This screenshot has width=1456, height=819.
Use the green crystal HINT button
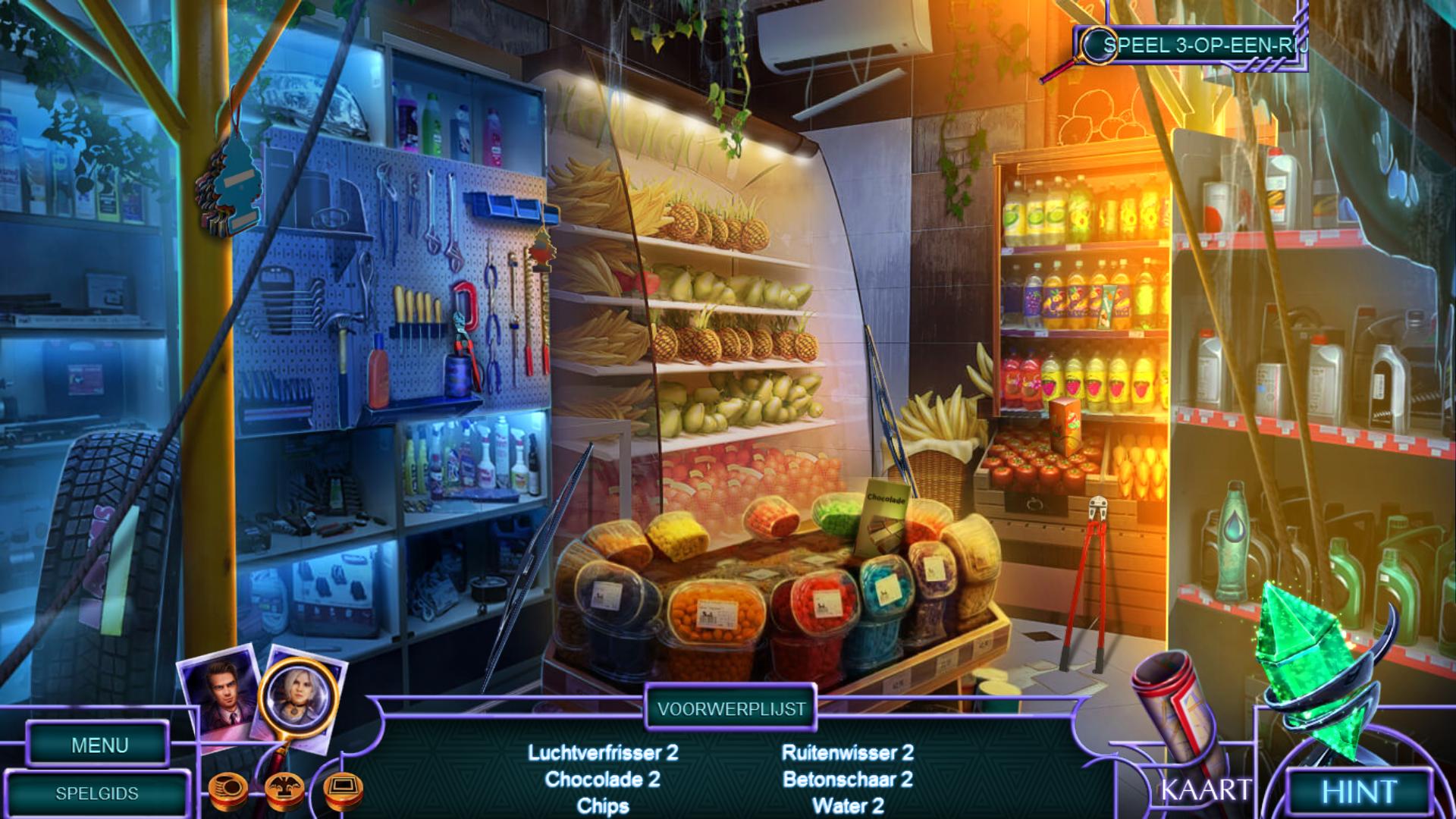point(1359,792)
